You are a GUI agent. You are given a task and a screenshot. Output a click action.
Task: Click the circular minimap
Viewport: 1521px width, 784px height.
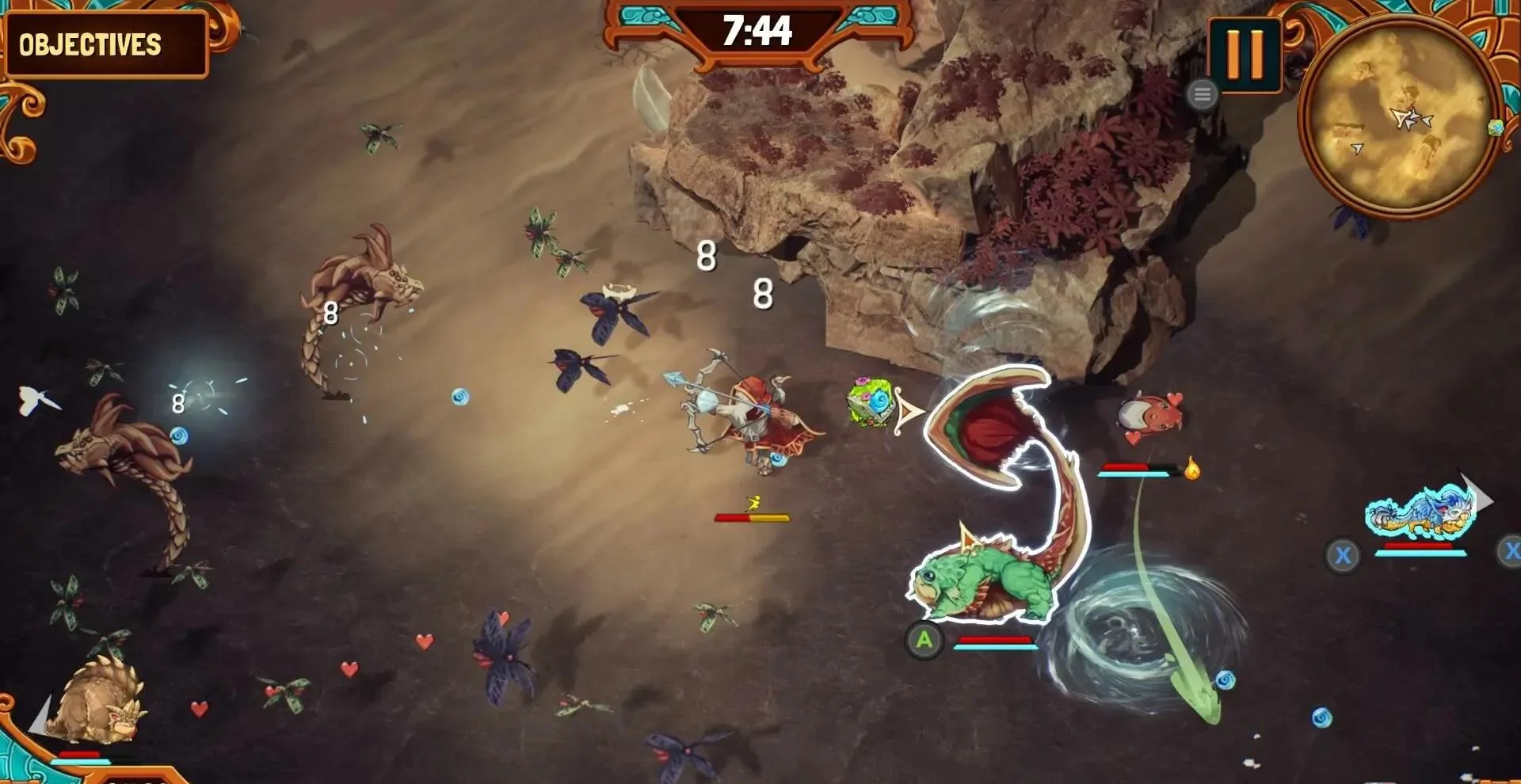(1400, 116)
